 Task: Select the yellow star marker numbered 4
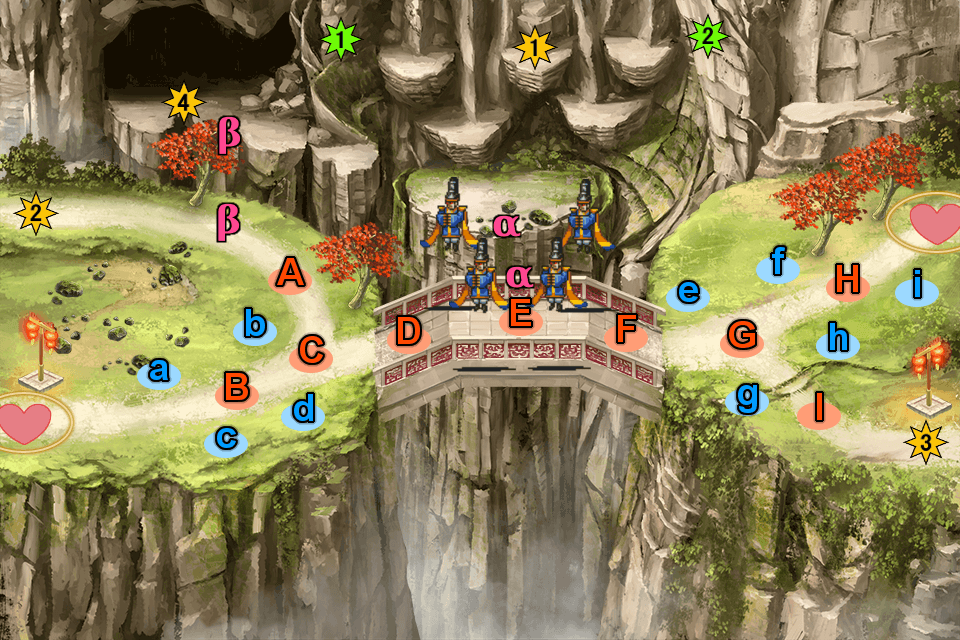click(x=183, y=102)
